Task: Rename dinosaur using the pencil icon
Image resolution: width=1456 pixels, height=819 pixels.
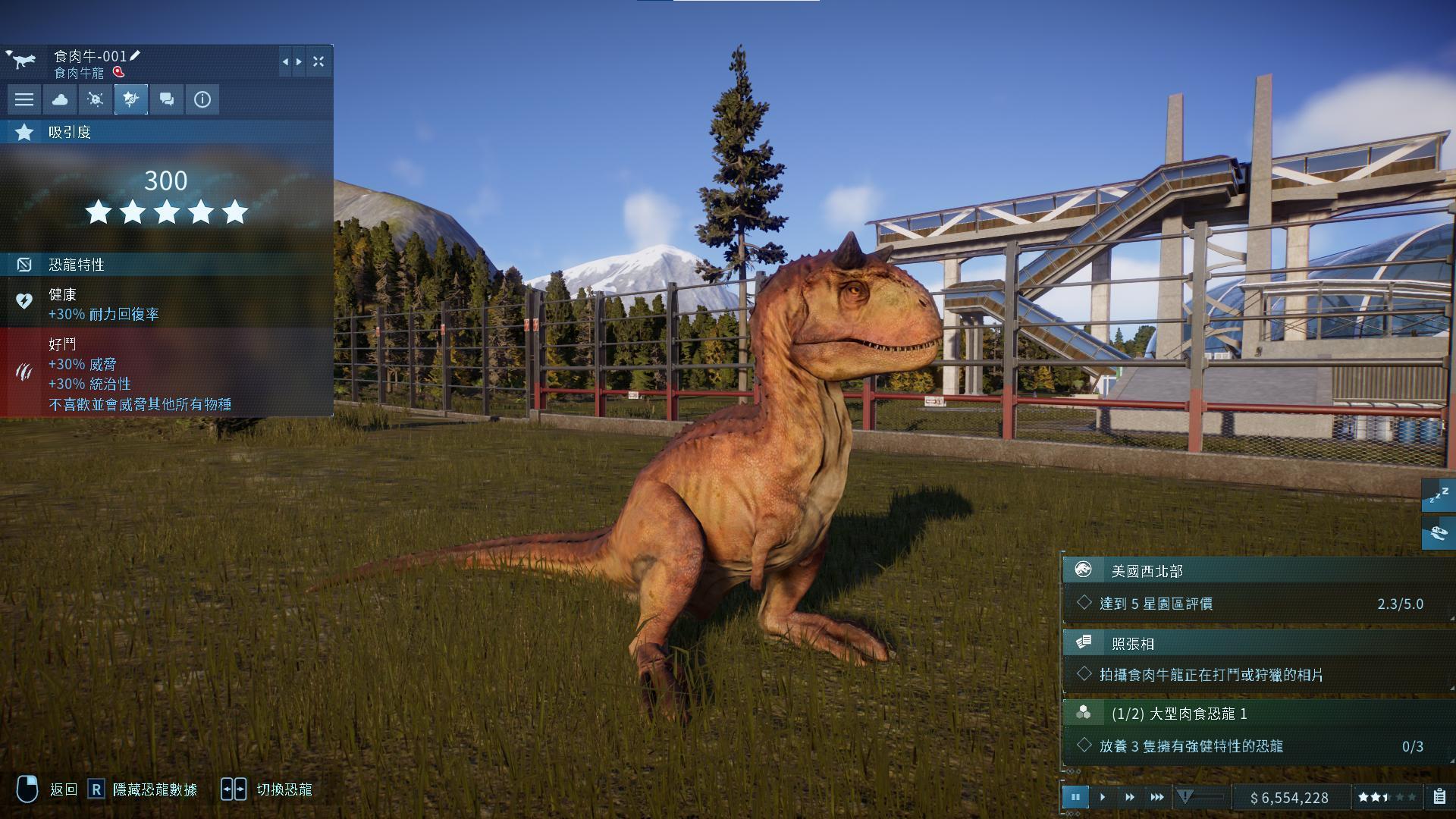Action: tap(136, 55)
